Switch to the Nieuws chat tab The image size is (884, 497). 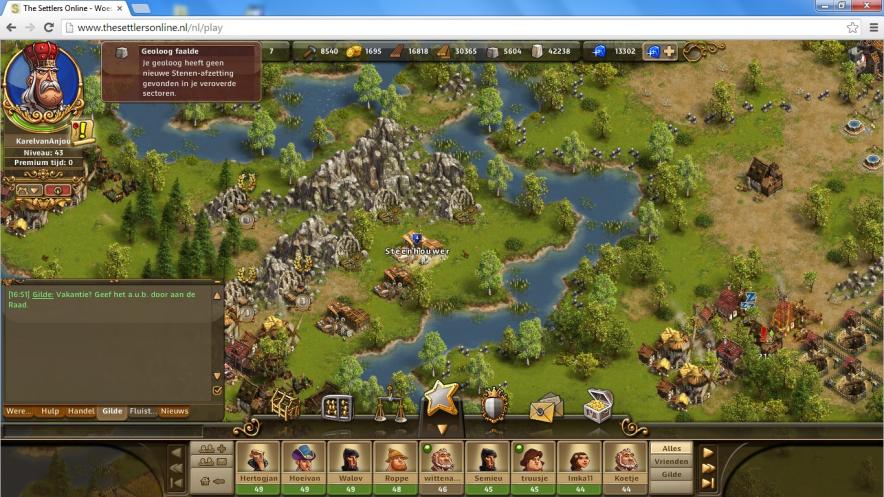174,411
